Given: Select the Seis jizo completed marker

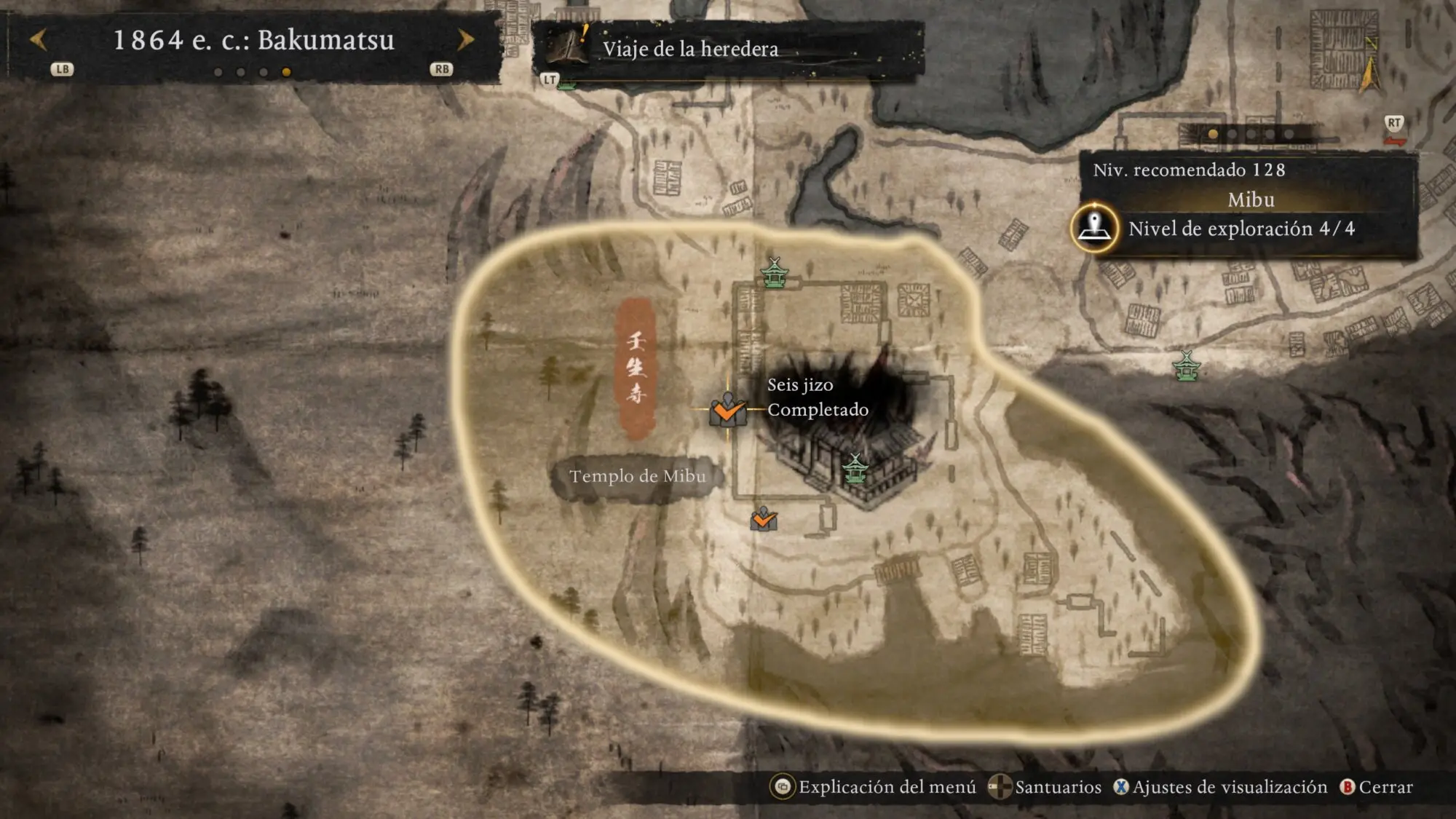Looking at the screenshot, I should [727, 410].
